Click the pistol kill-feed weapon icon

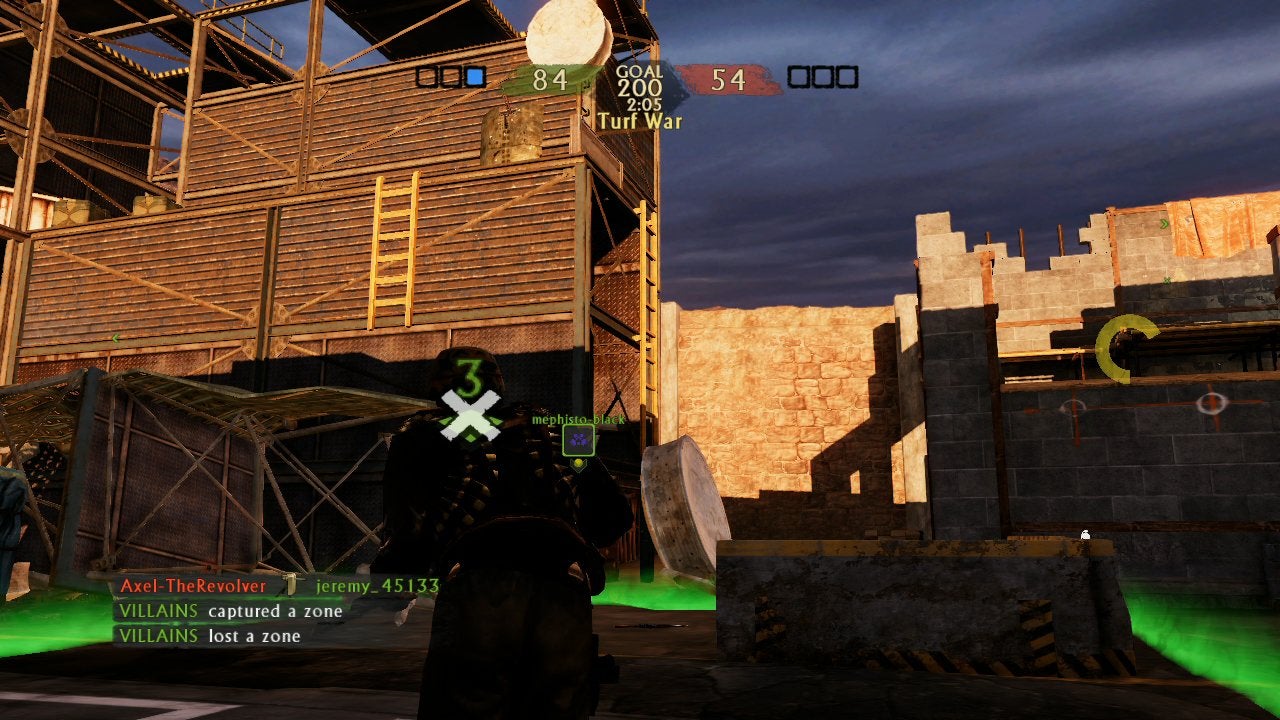pos(291,585)
